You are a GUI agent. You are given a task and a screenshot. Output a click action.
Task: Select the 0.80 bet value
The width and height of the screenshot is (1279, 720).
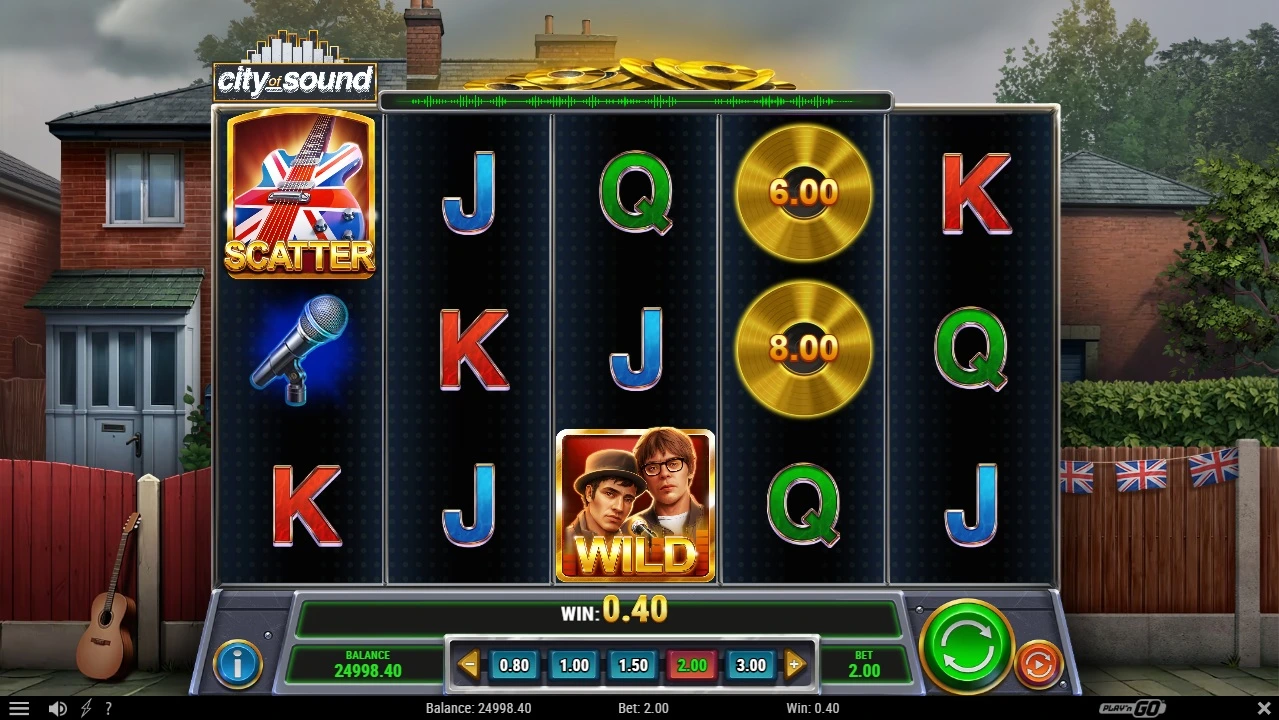point(514,665)
